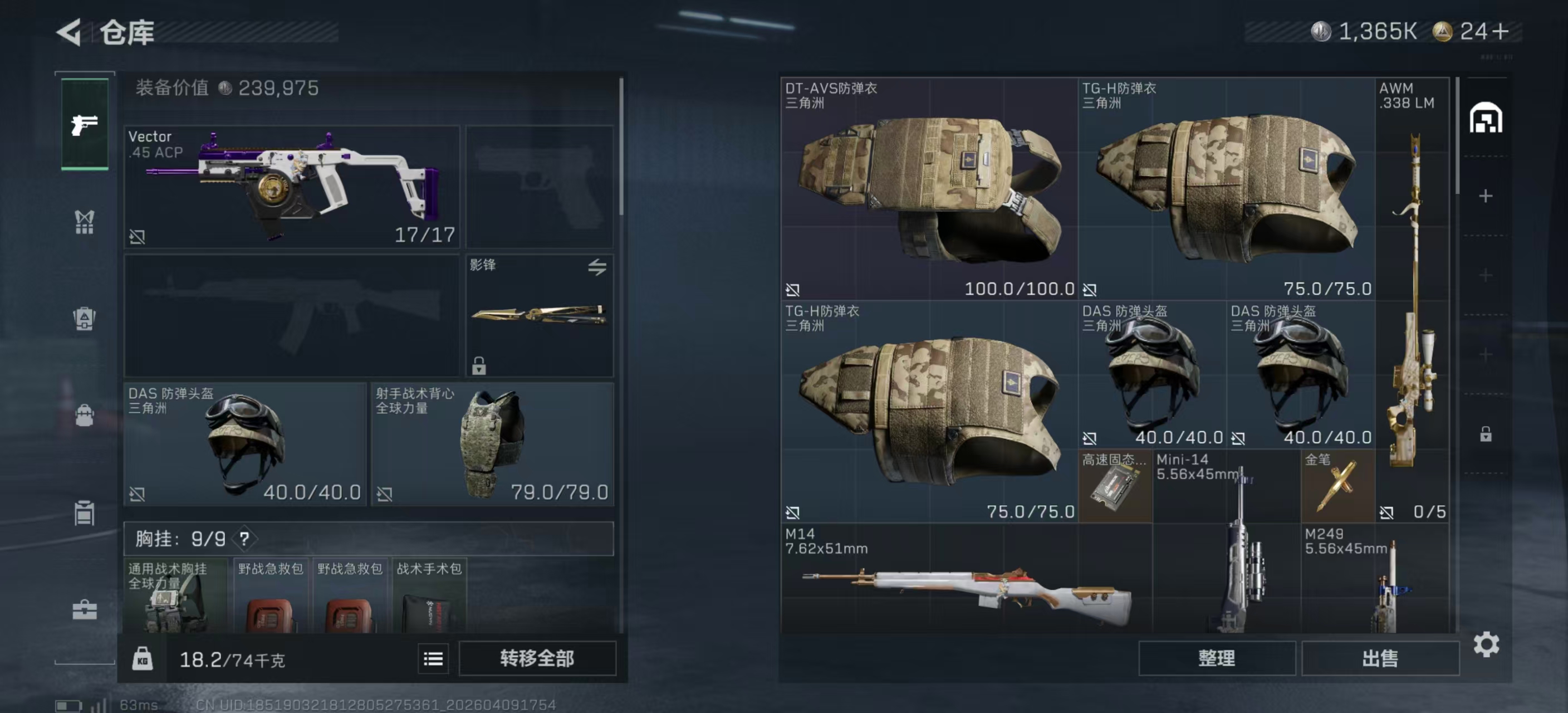Click the 转移全部 button
This screenshot has width=1568, height=713.
click(x=537, y=658)
